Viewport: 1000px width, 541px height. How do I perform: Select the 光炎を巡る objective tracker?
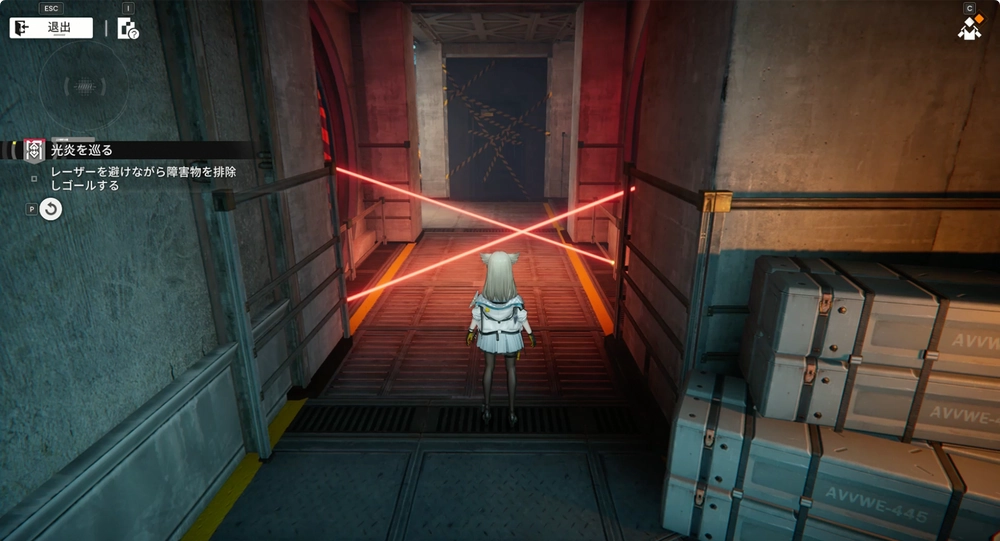pyautogui.click(x=80, y=150)
